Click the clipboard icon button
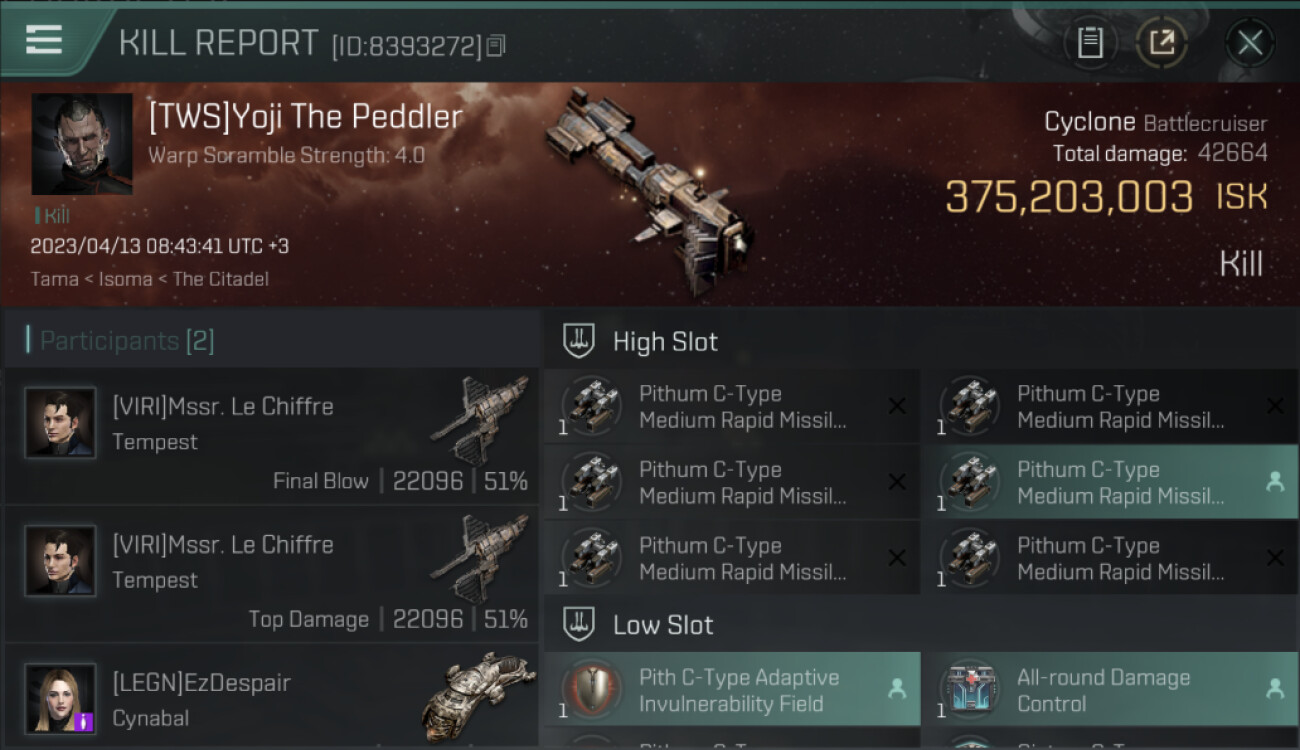The width and height of the screenshot is (1300, 750). pyautogui.click(x=1090, y=42)
